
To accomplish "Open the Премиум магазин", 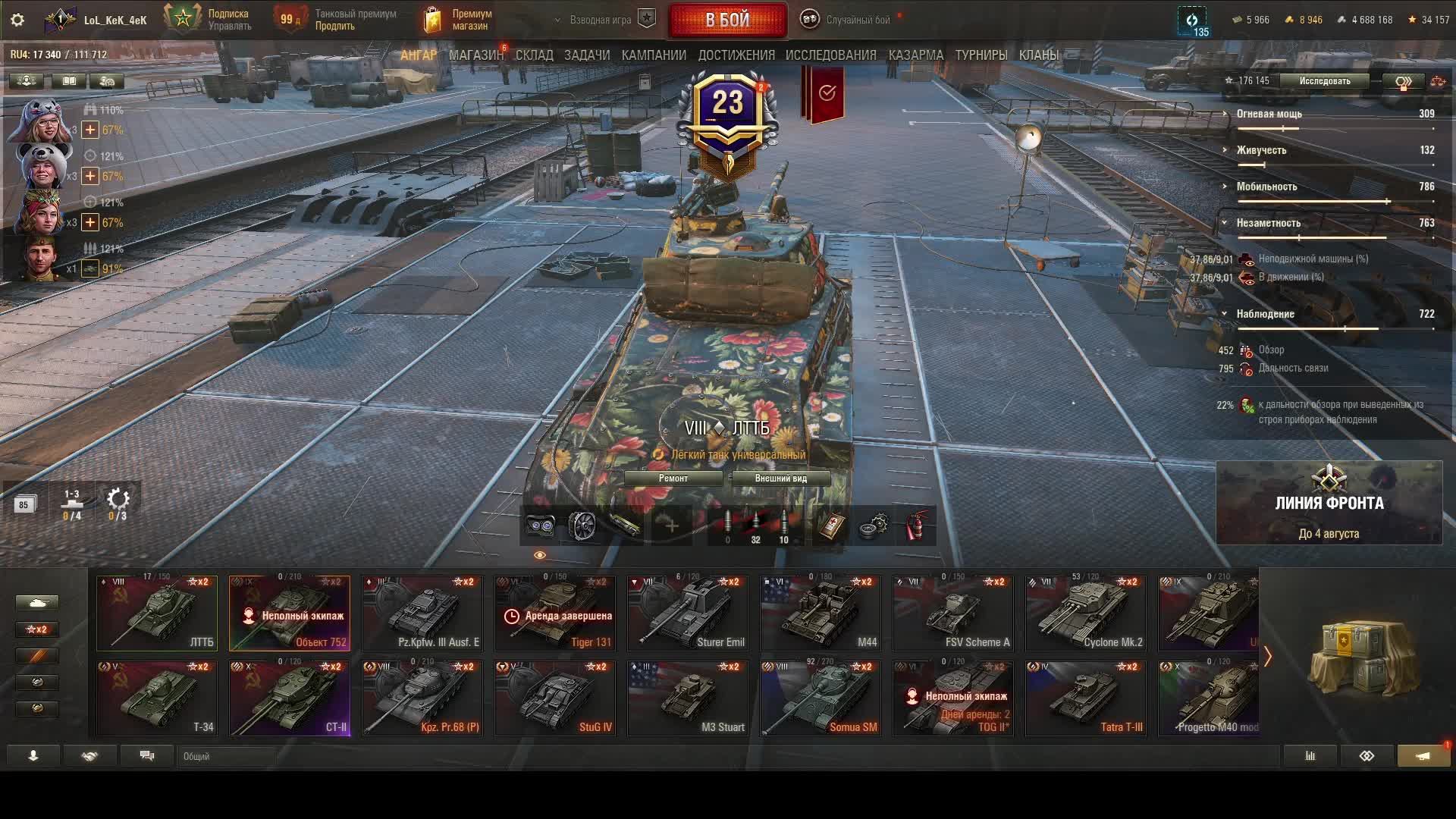I will click(458, 20).
